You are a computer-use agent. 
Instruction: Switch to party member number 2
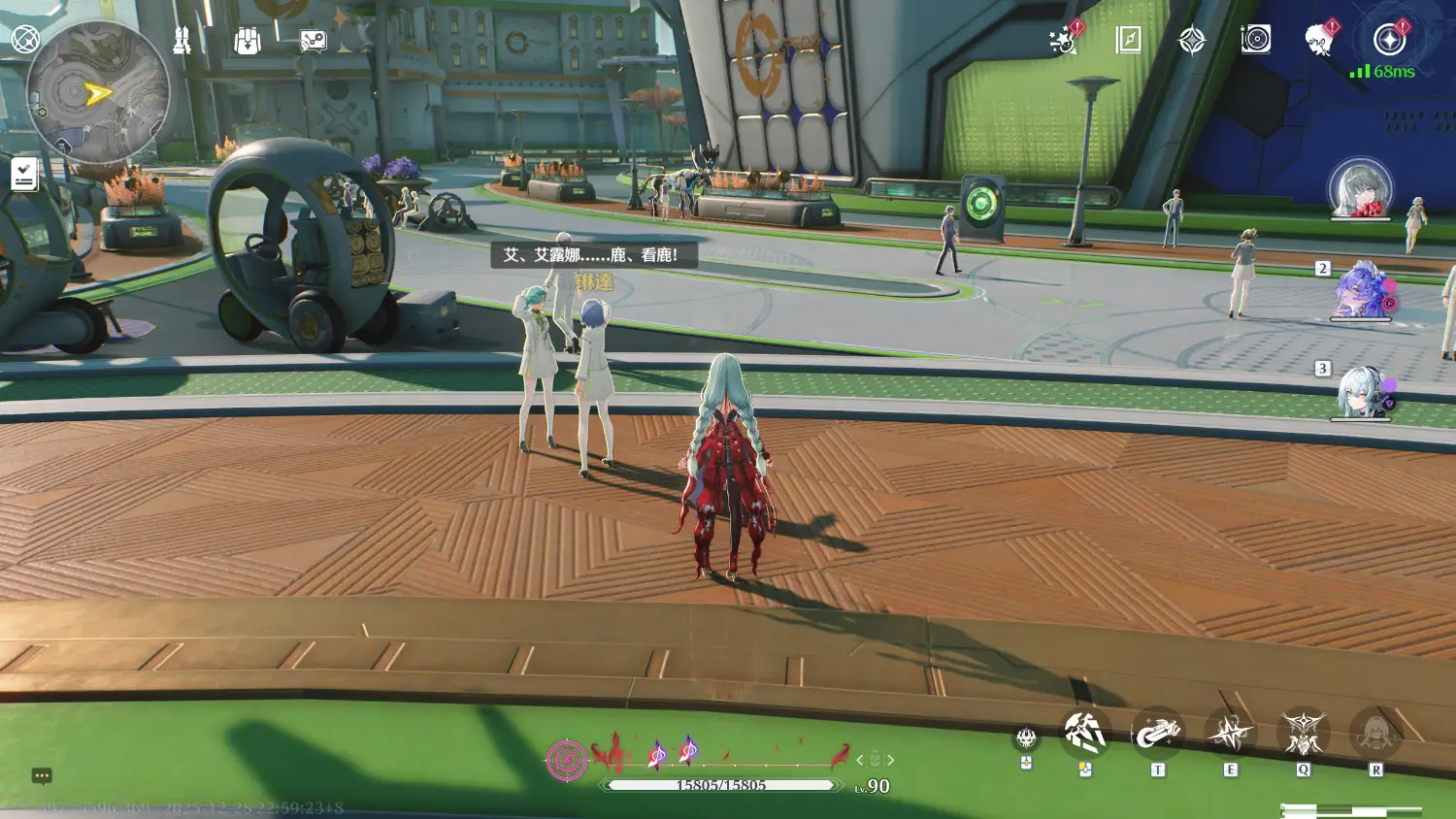[1360, 289]
